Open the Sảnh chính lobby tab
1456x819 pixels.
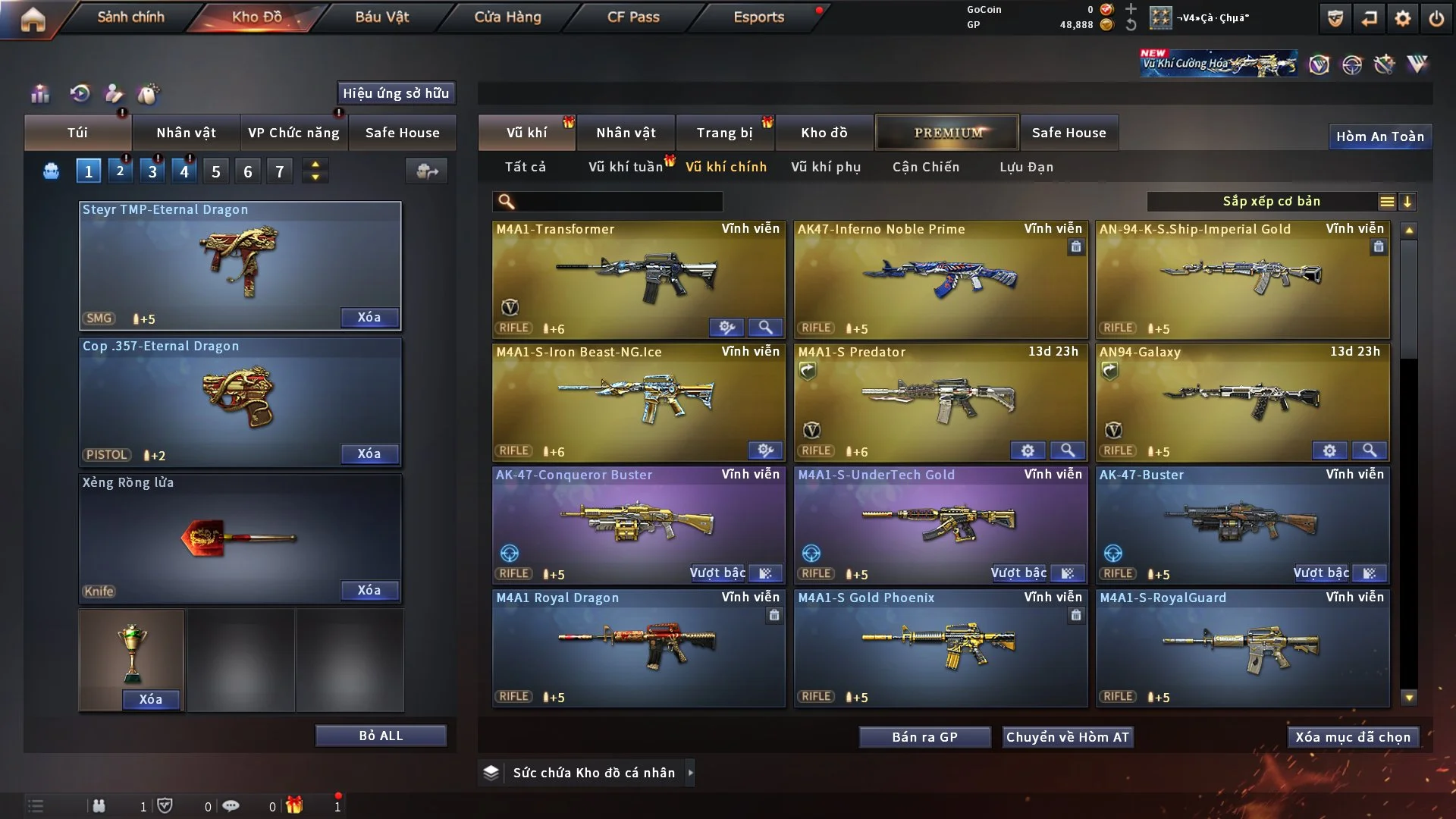click(x=130, y=17)
